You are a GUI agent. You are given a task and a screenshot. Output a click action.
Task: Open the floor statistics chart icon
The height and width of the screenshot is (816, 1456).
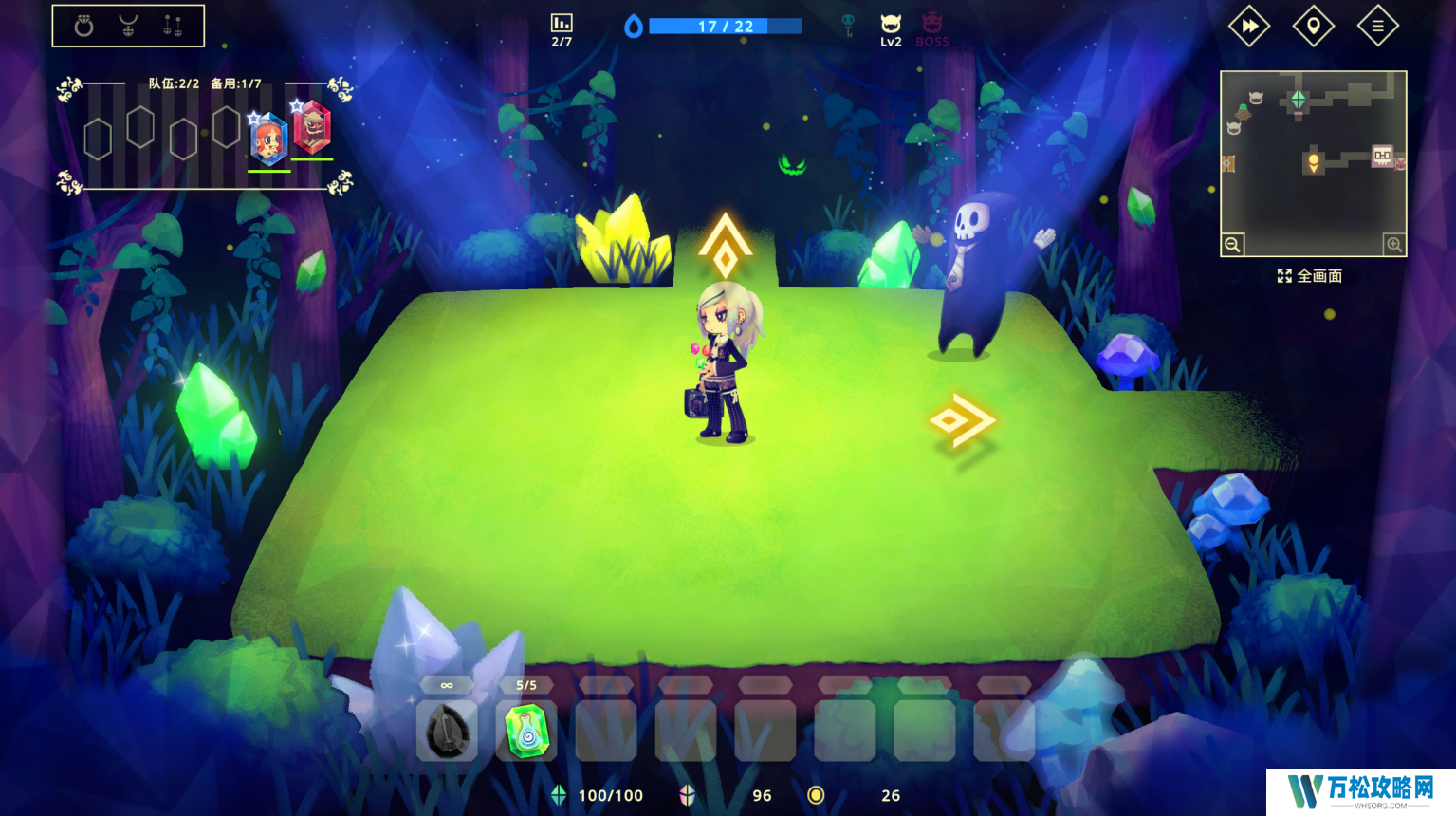(562, 23)
